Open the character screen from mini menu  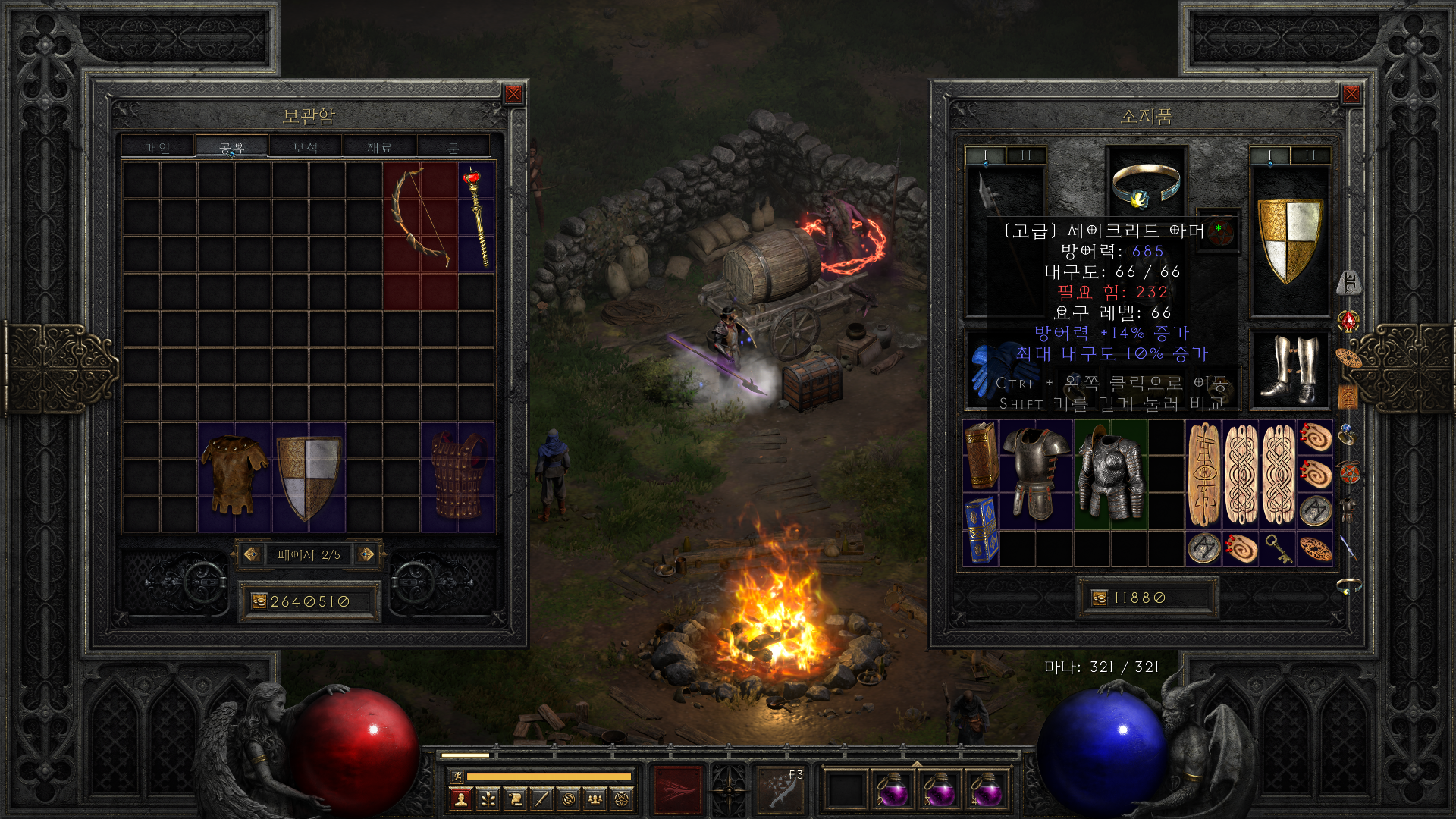click(460, 799)
